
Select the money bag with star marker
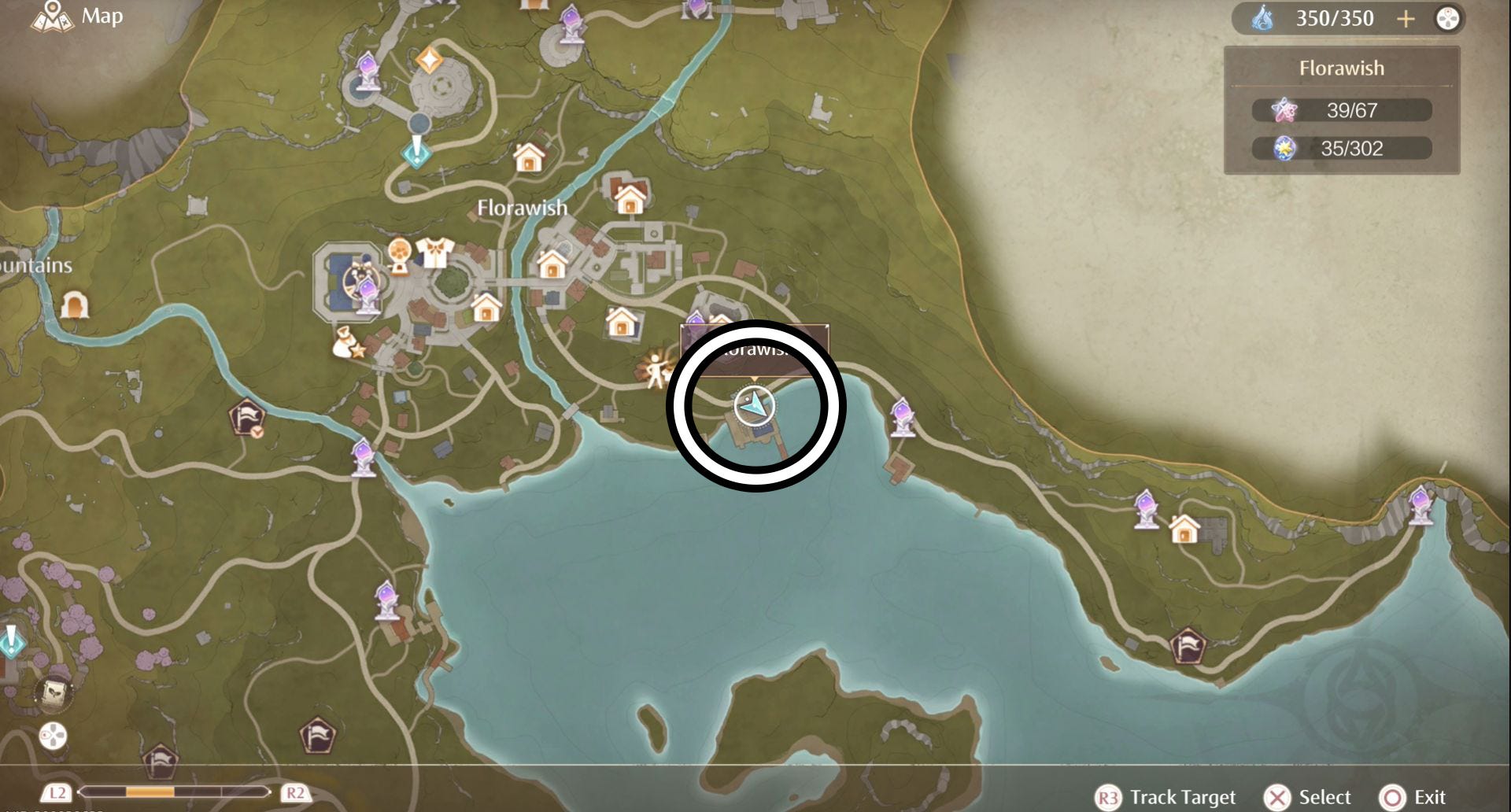pos(347,344)
